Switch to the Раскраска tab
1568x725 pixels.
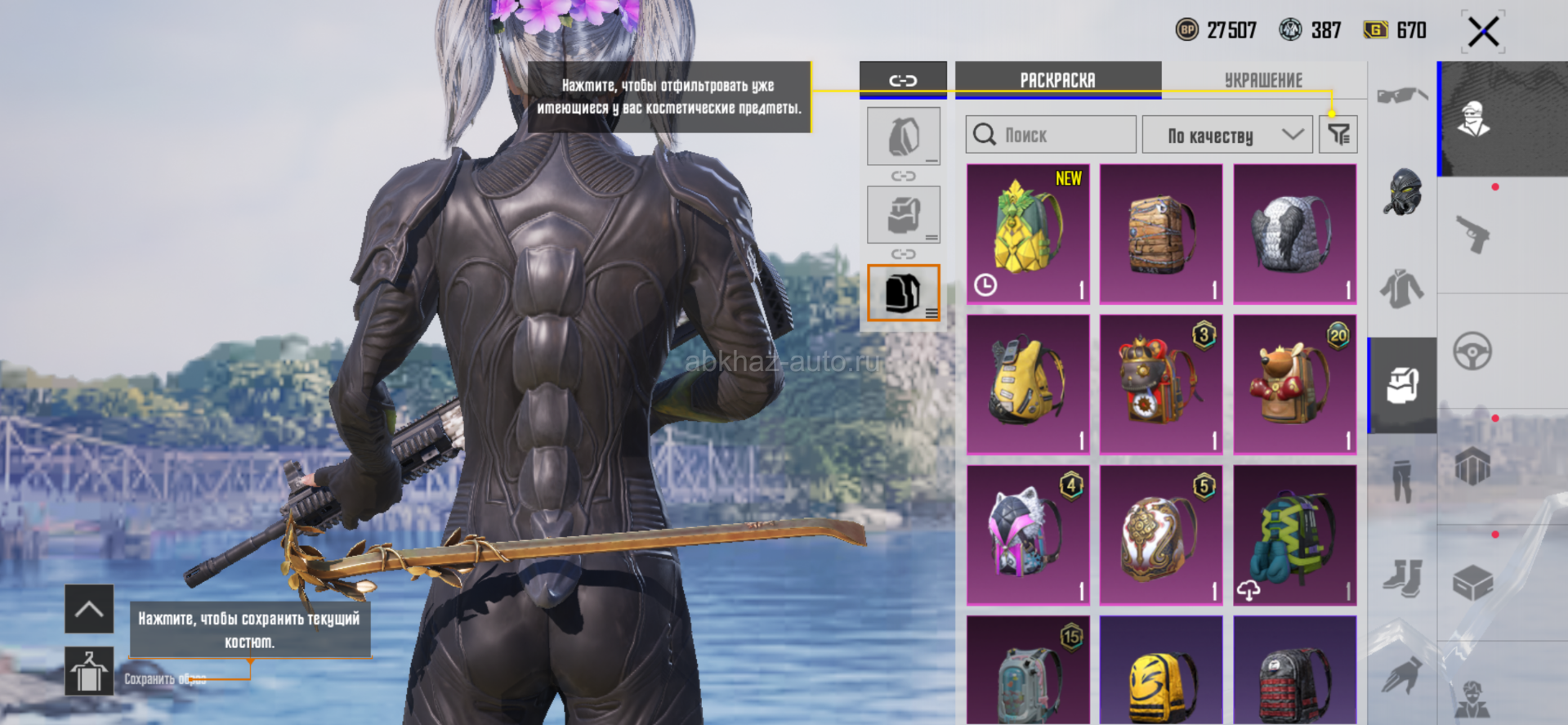click(1057, 80)
